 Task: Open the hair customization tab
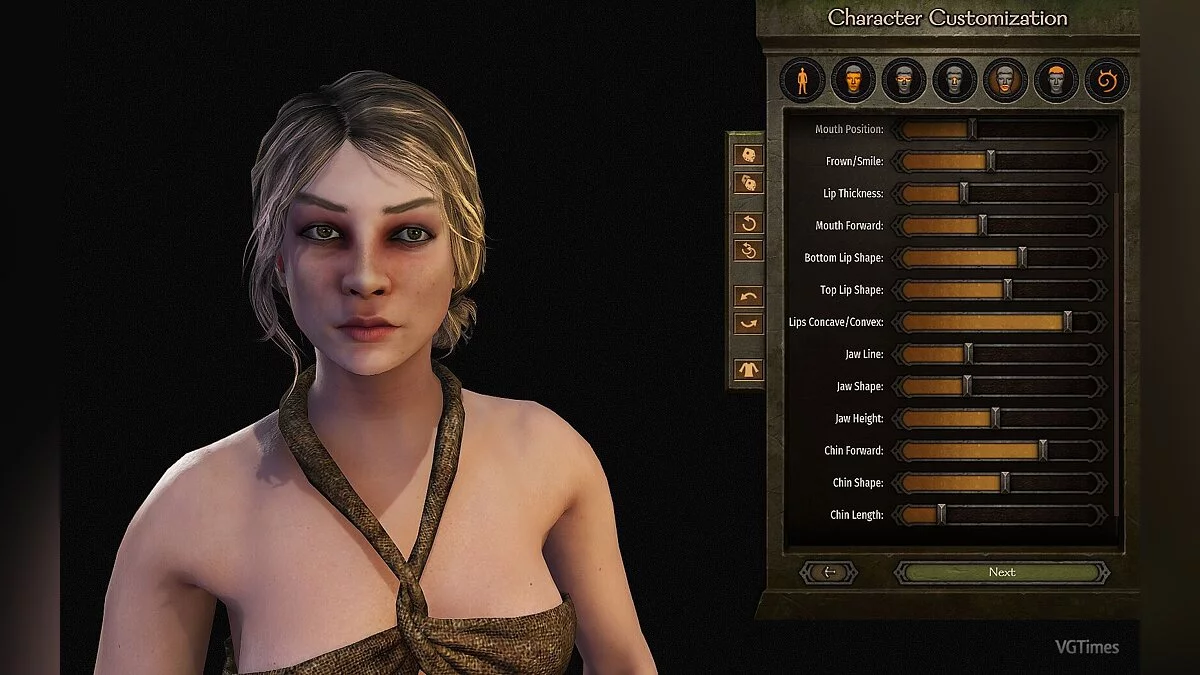[1056, 80]
